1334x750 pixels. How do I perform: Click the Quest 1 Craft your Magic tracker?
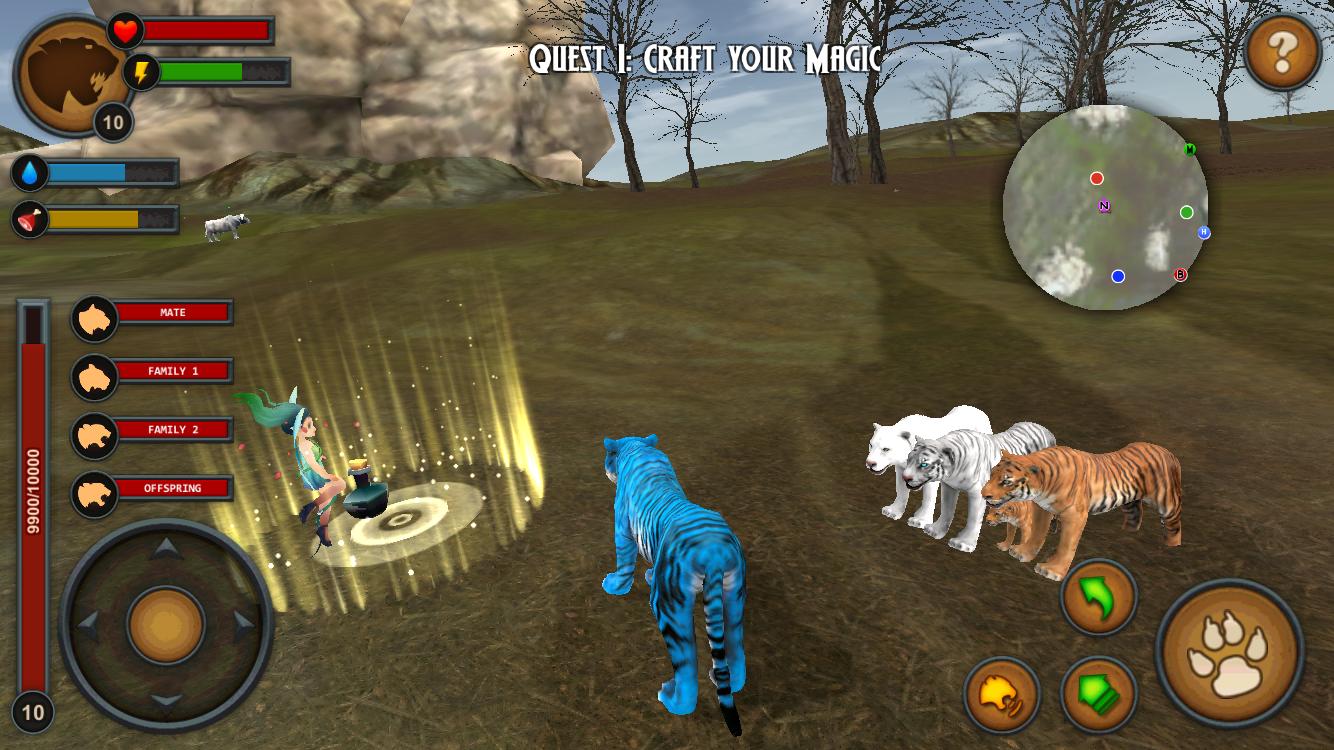[x=705, y=59]
